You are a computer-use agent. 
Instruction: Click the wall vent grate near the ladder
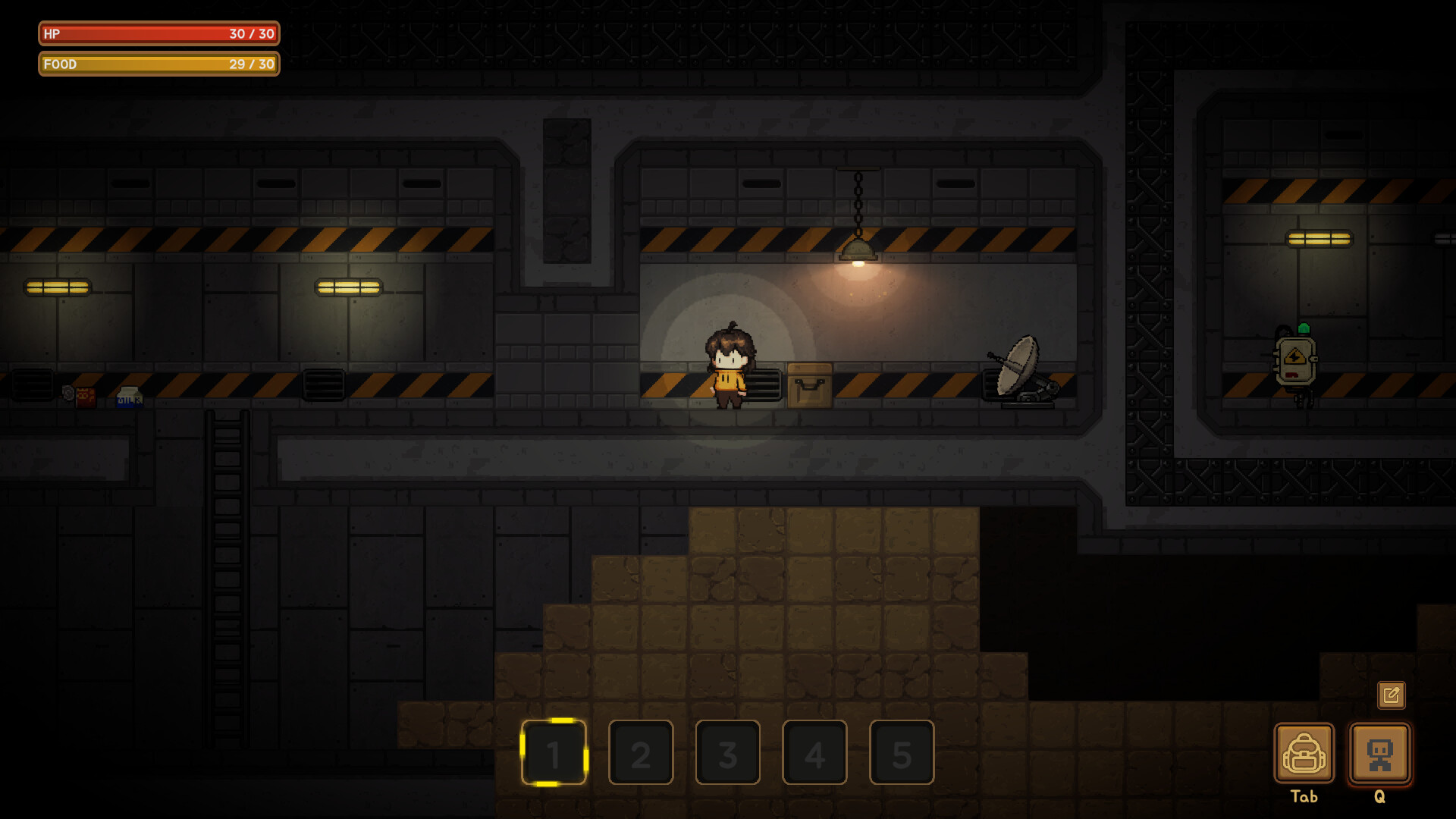325,385
